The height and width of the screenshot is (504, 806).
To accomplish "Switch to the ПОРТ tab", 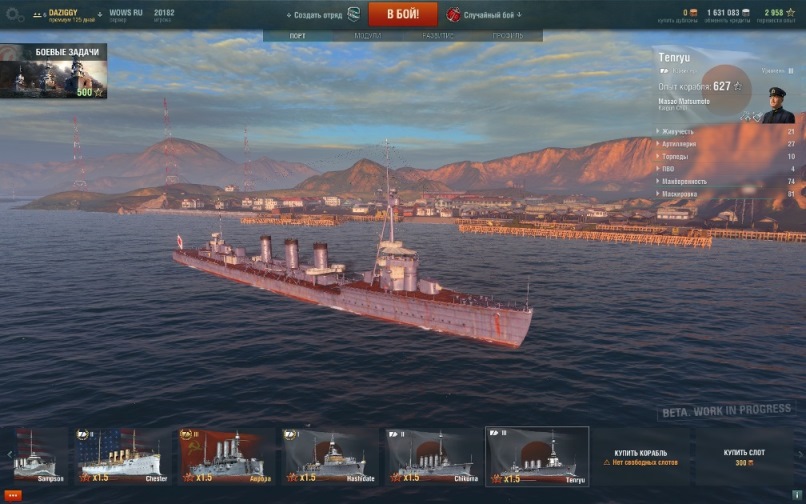I will point(297,35).
